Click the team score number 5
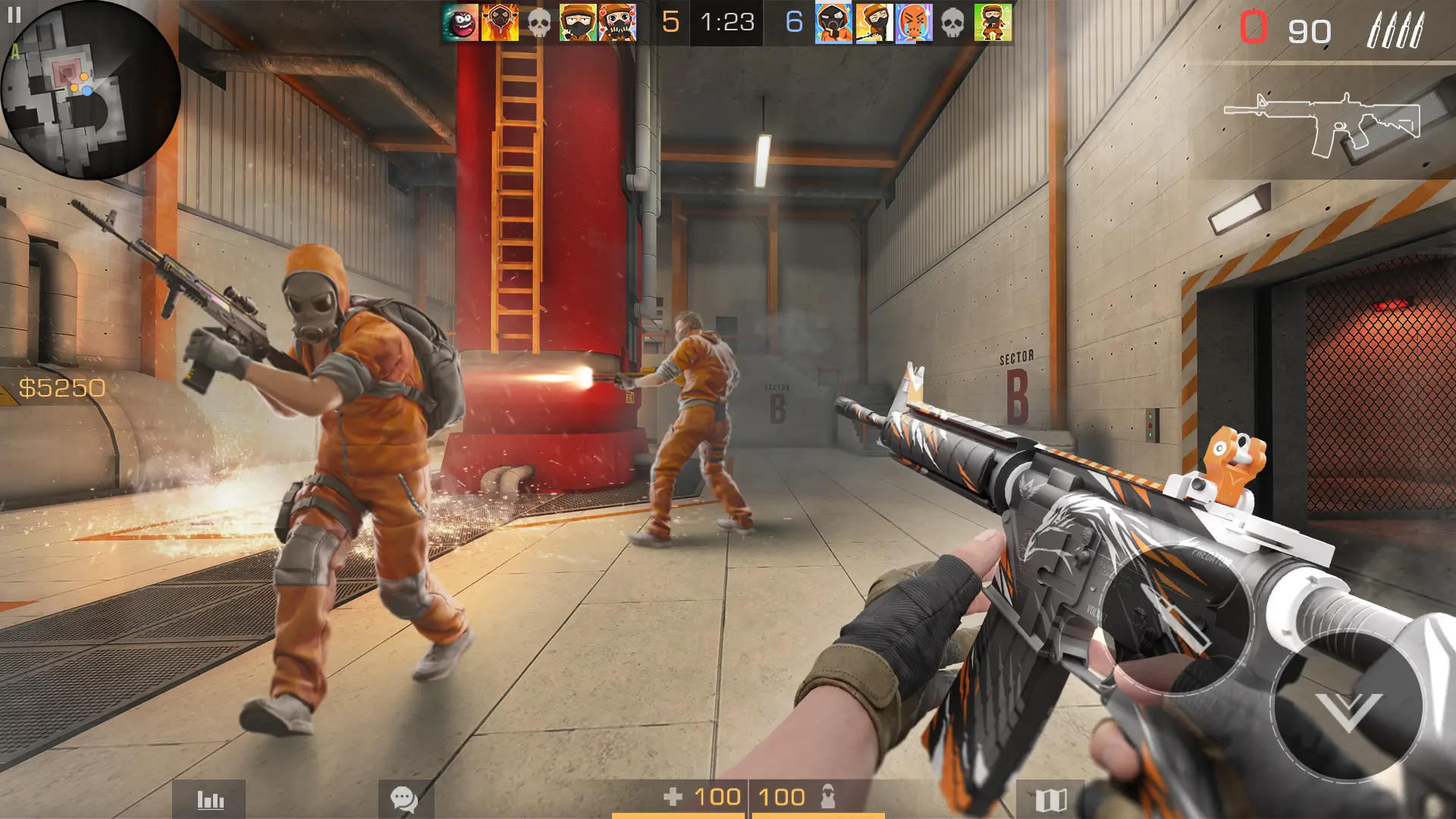1456x819 pixels. (x=670, y=22)
